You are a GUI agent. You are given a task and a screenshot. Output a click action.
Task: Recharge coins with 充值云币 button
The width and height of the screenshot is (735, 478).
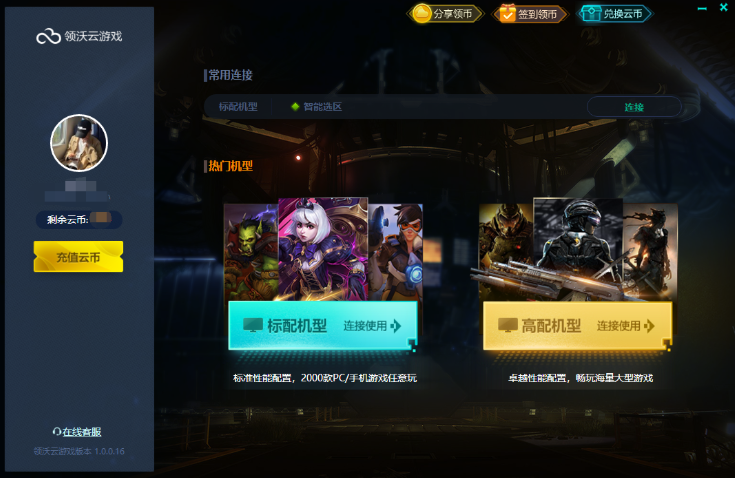click(78, 257)
